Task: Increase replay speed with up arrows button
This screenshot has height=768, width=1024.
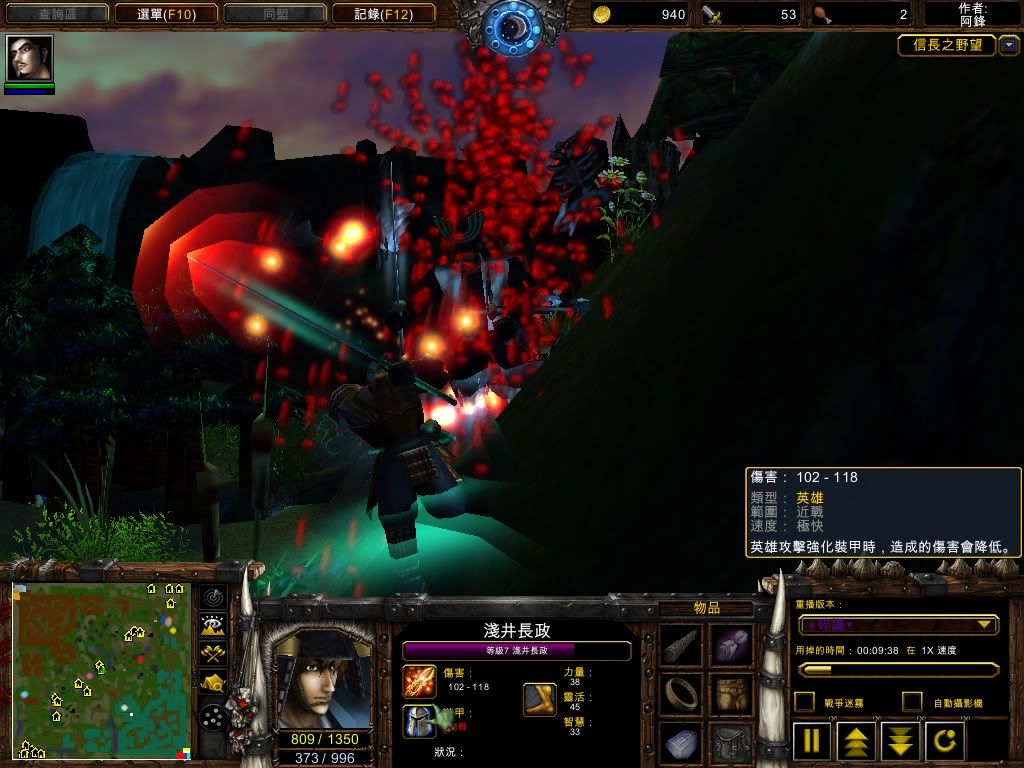Action: click(x=856, y=742)
